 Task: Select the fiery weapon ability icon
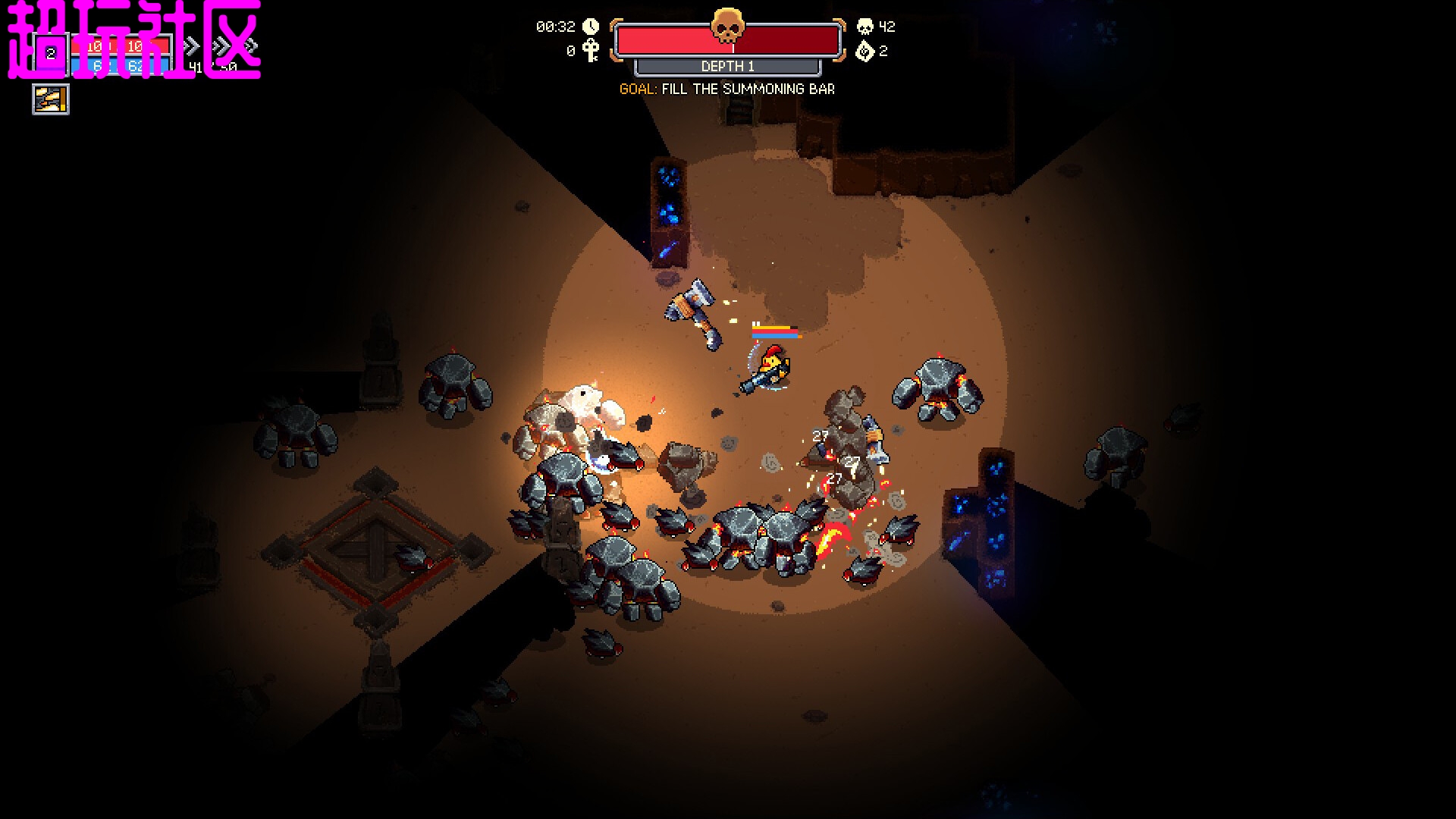pyautogui.click(x=51, y=99)
